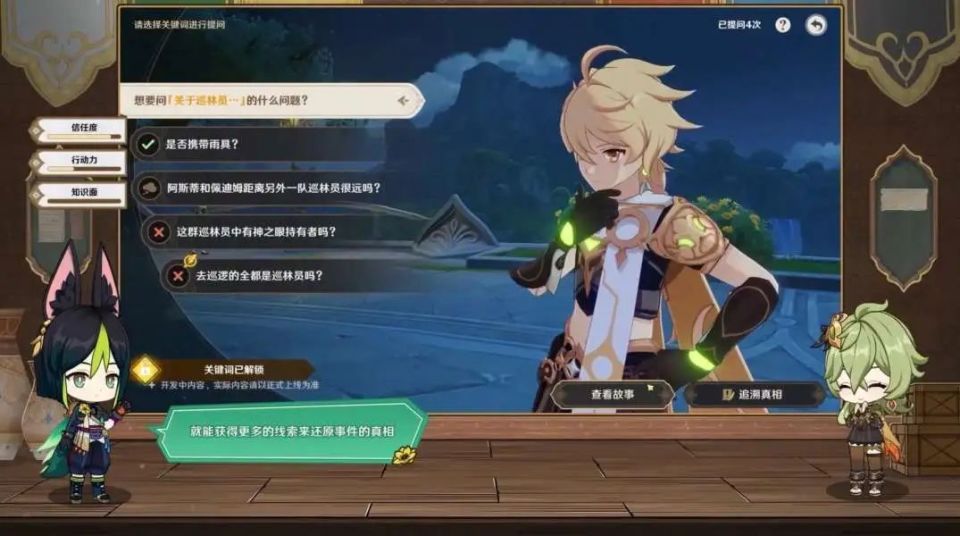The height and width of the screenshot is (536, 960).
Task: Collapse the 关于巡林员 keyword header arrow
Action: point(403,100)
